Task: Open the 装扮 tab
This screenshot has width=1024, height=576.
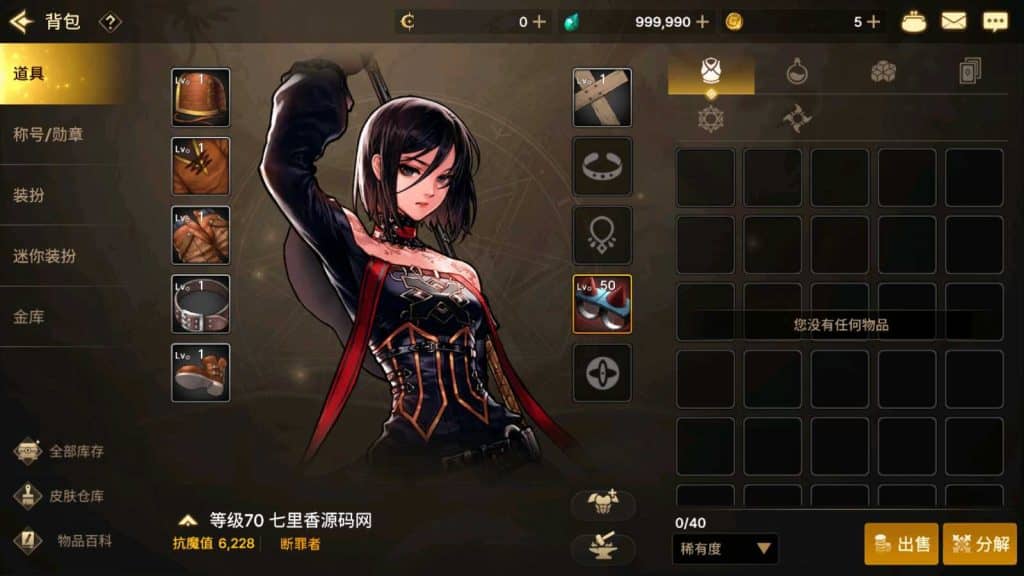Action: 62,195
